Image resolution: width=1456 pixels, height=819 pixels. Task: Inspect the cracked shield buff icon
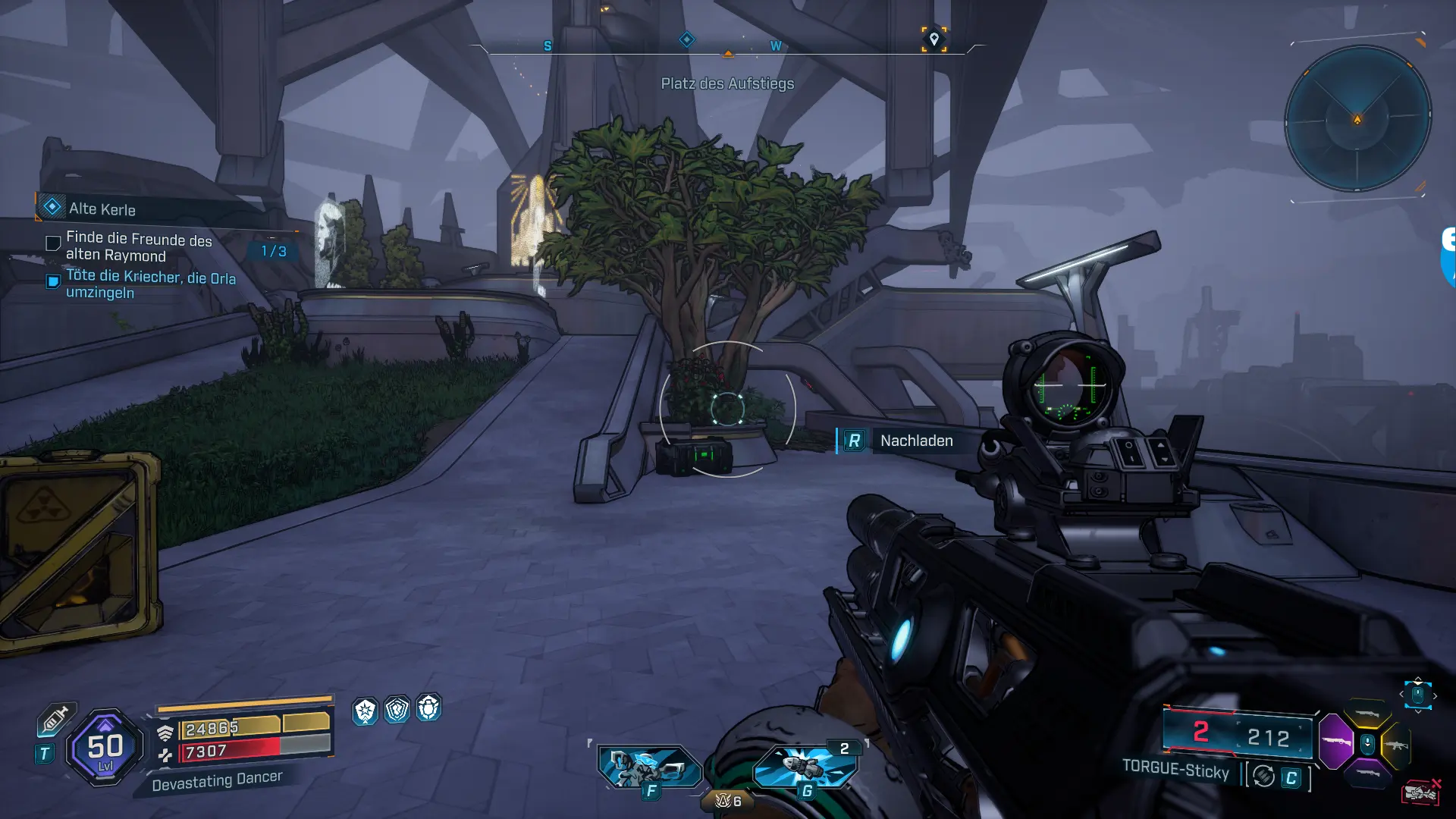click(397, 710)
